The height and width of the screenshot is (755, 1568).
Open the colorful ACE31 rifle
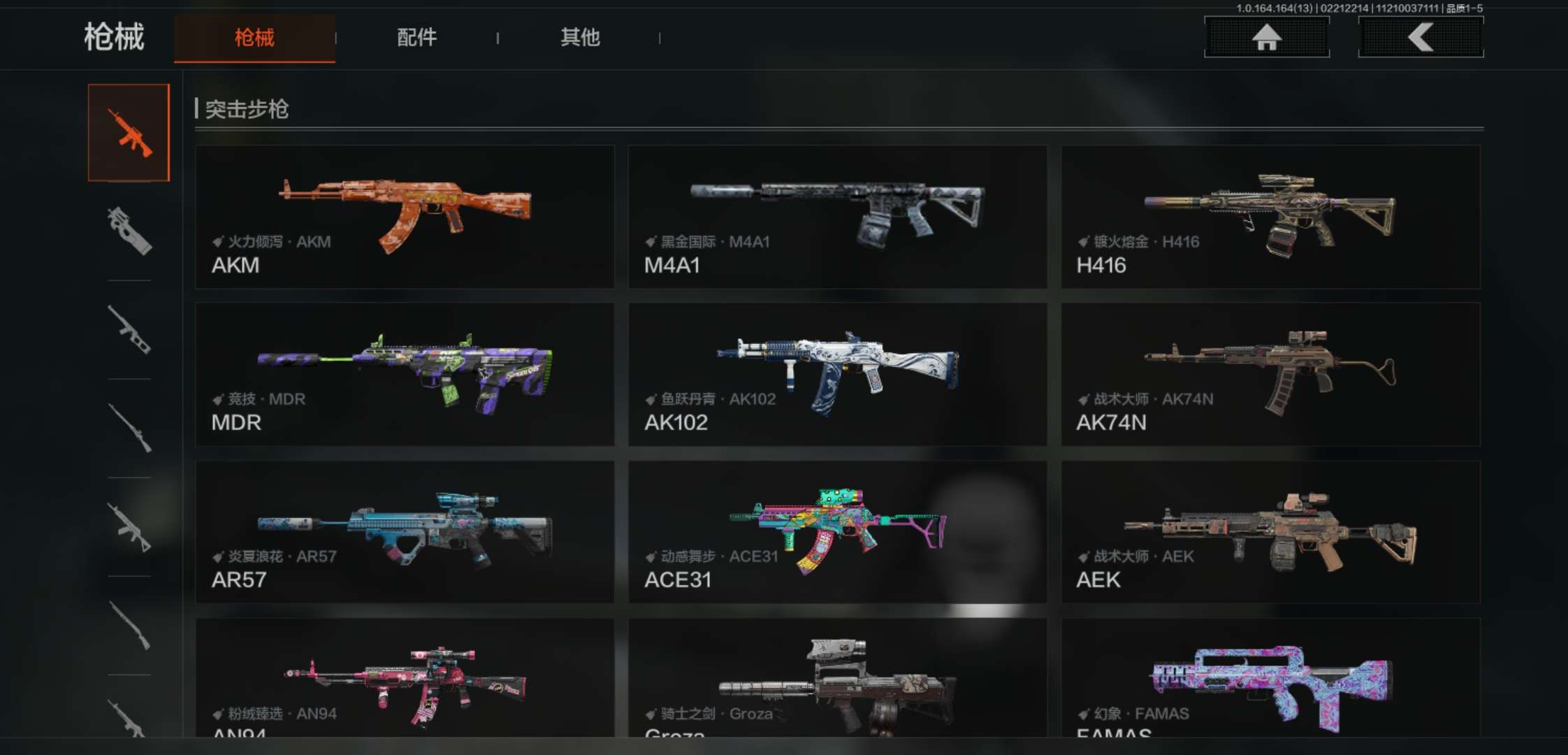coord(837,531)
